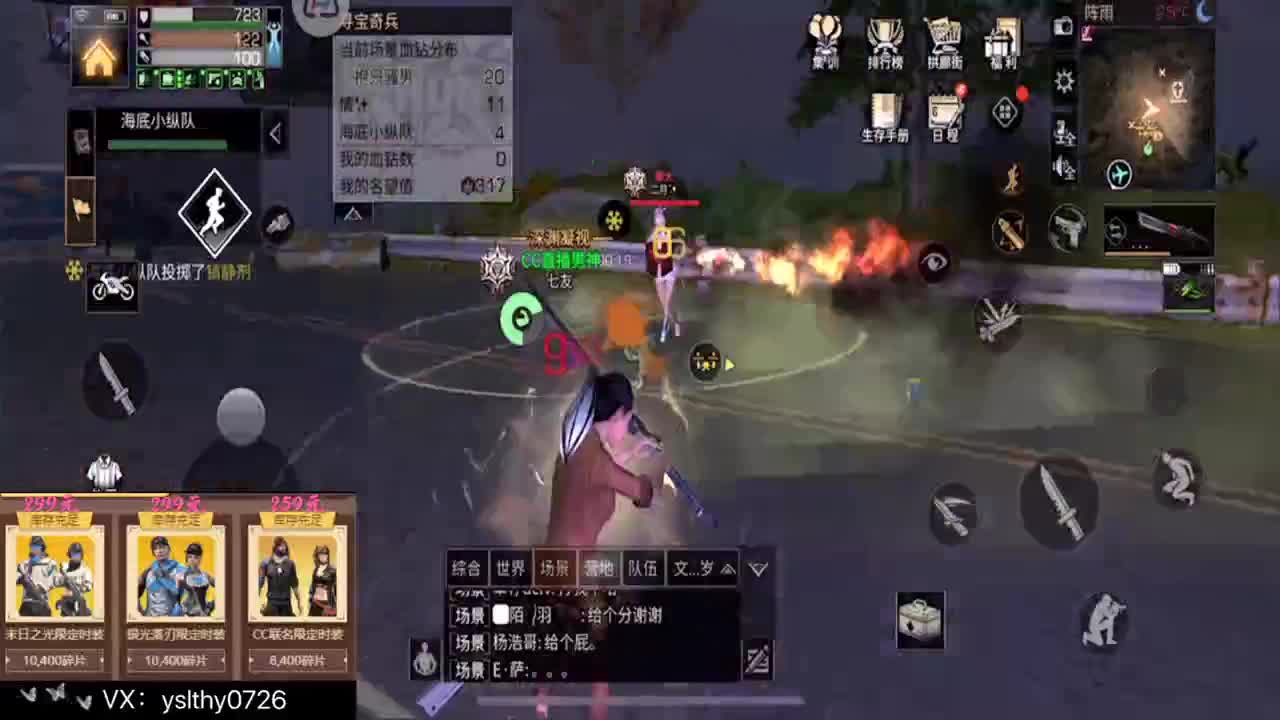The height and width of the screenshot is (720, 1280).
Task: Collapse the 海底小纵队 panel with the chevron
Action: coord(275,133)
